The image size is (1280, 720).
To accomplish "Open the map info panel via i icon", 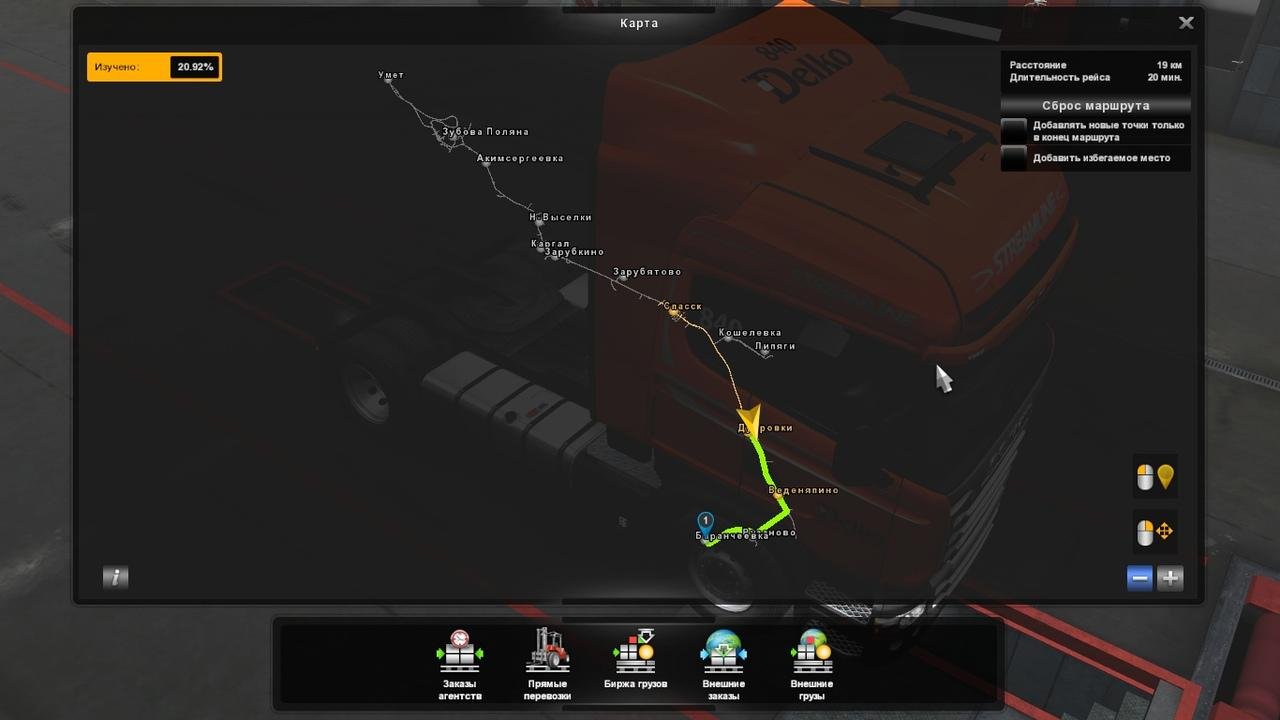I will point(115,577).
